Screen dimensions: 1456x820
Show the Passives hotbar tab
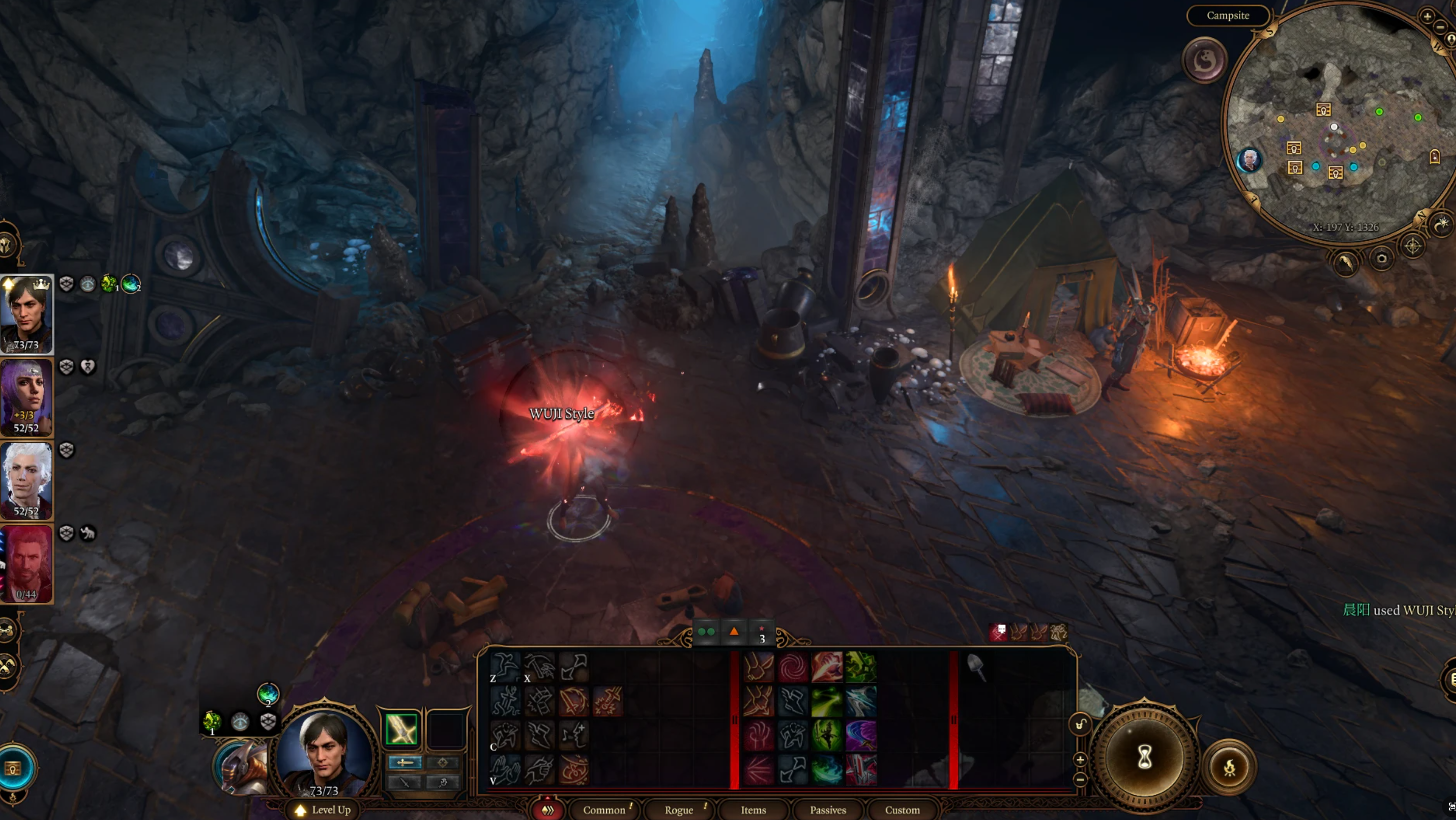click(x=827, y=810)
